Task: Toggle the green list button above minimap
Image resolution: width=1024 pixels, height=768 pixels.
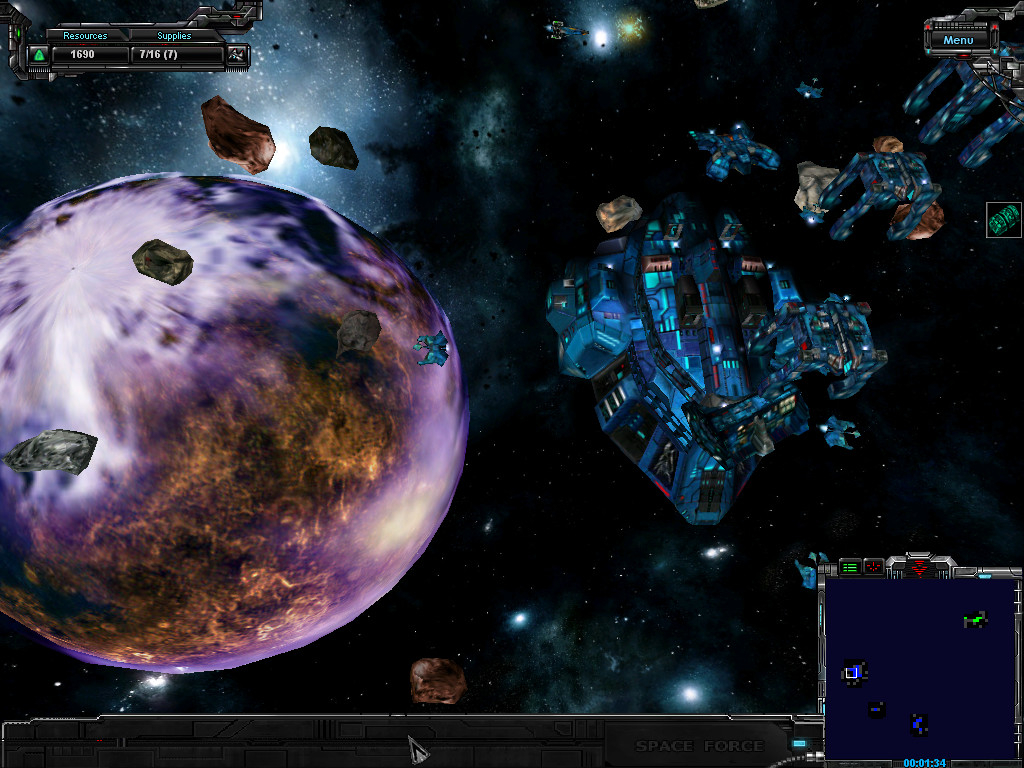Action: coord(850,567)
